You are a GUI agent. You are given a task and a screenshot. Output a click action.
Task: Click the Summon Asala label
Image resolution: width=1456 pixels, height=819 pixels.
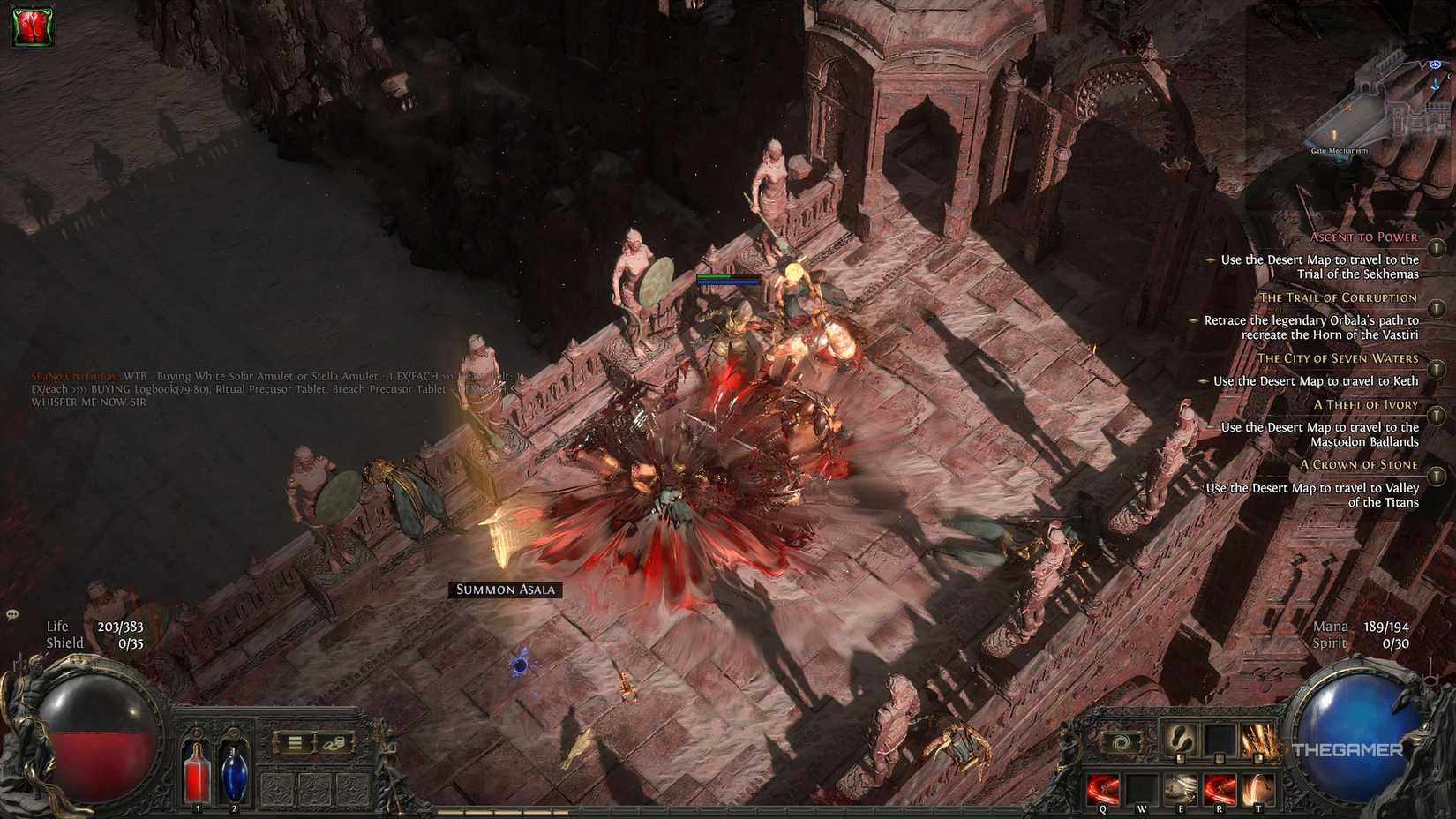[x=507, y=589]
